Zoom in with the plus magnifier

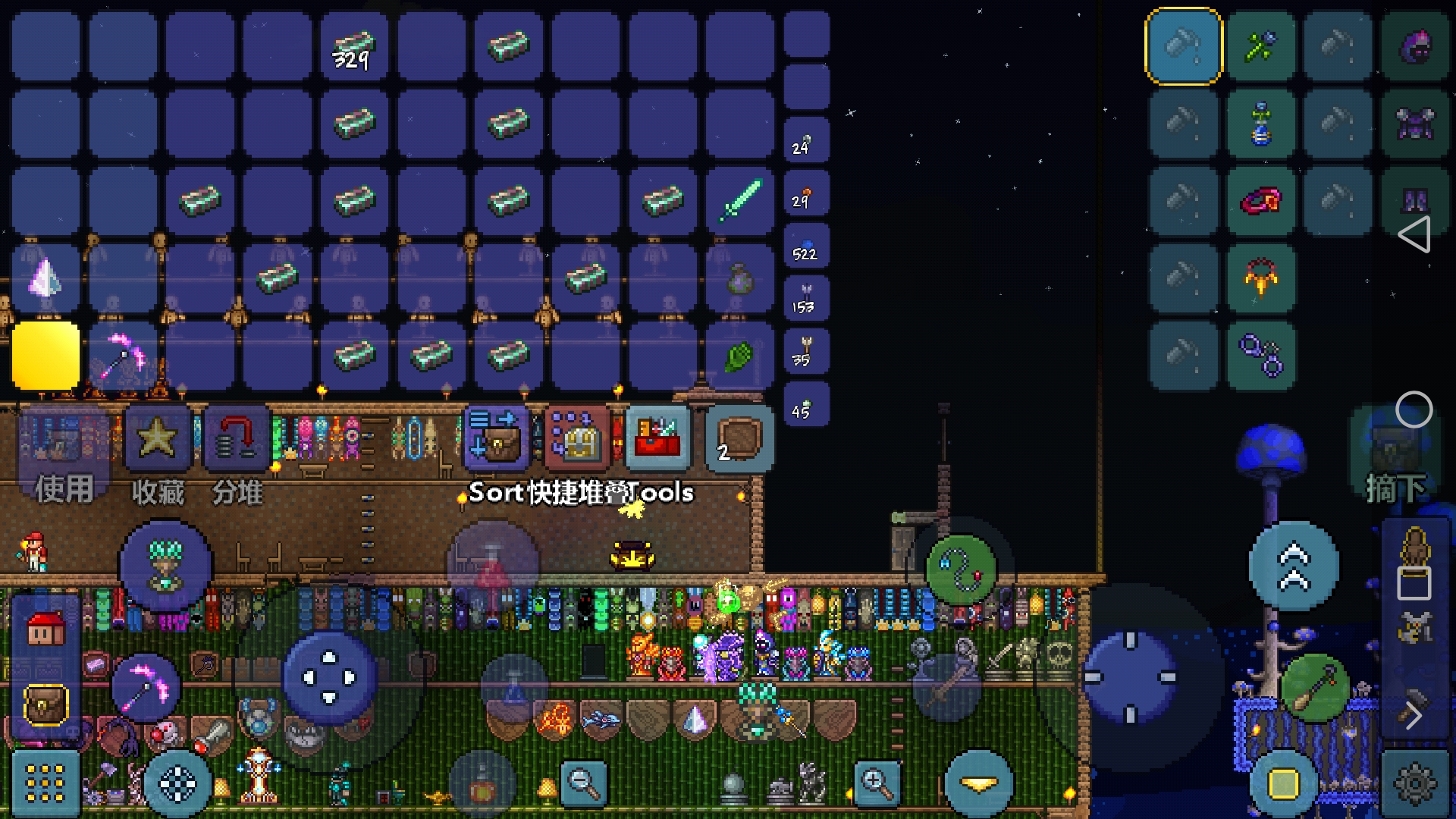877,782
